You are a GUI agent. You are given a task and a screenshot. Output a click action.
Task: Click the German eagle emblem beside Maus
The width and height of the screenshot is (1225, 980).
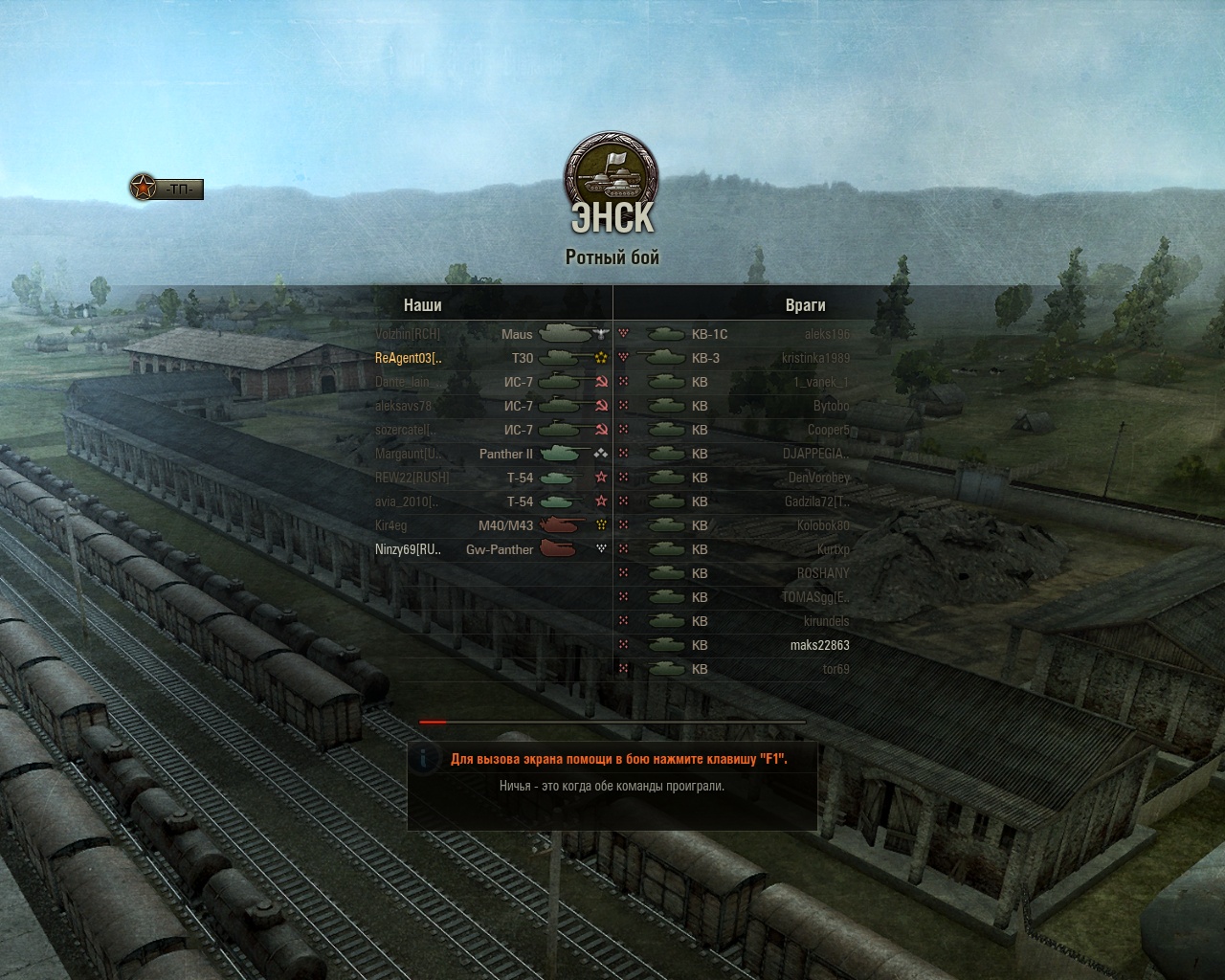pyautogui.click(x=598, y=334)
